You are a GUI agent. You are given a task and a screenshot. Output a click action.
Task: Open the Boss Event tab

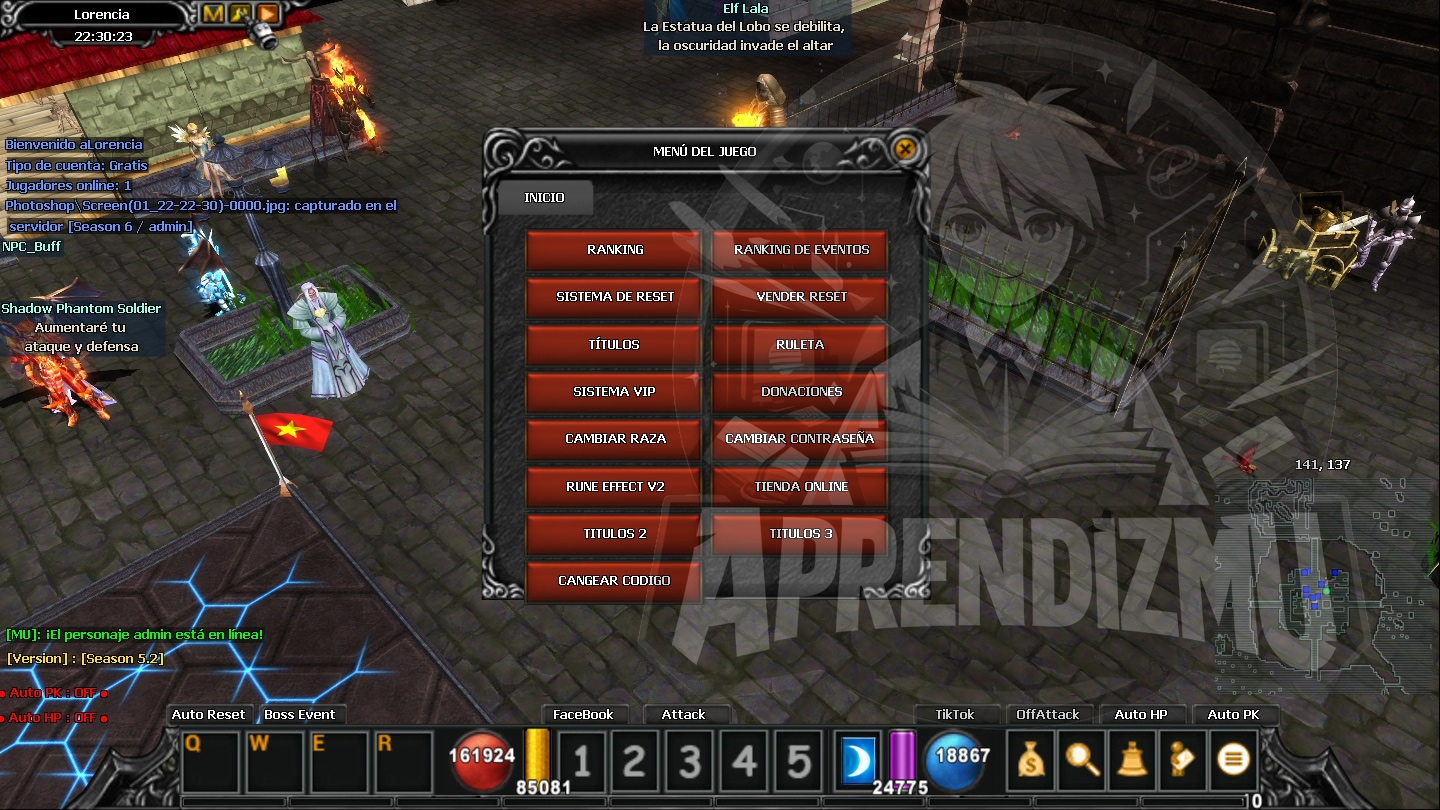(301, 714)
